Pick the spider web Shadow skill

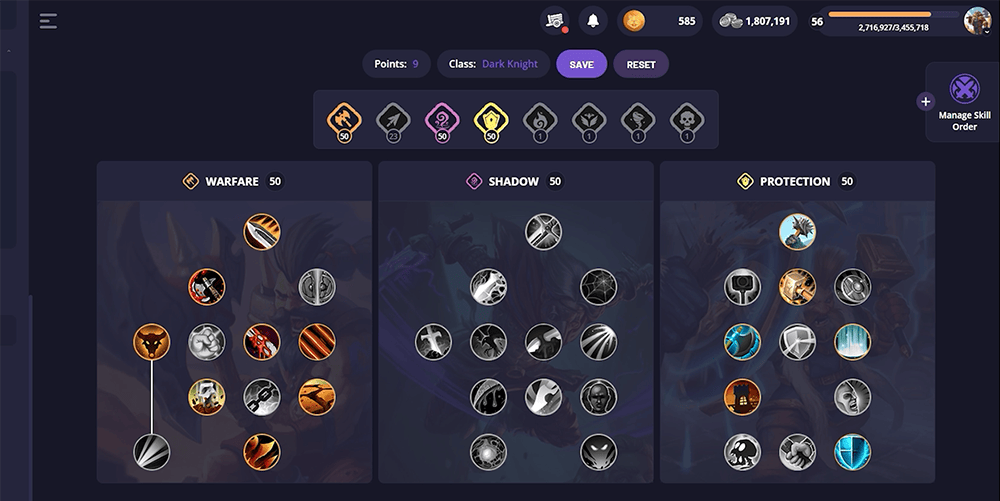[x=599, y=287]
